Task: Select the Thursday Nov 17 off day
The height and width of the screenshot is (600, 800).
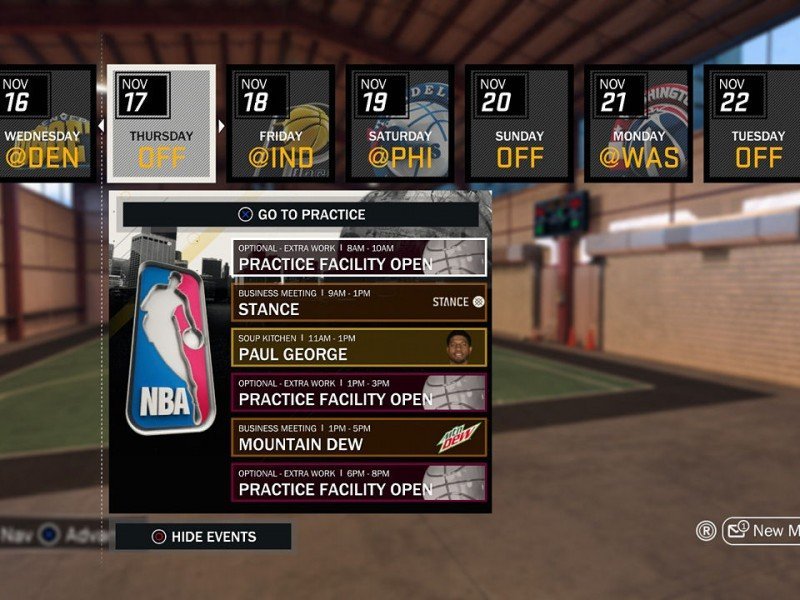Action: tap(161, 124)
